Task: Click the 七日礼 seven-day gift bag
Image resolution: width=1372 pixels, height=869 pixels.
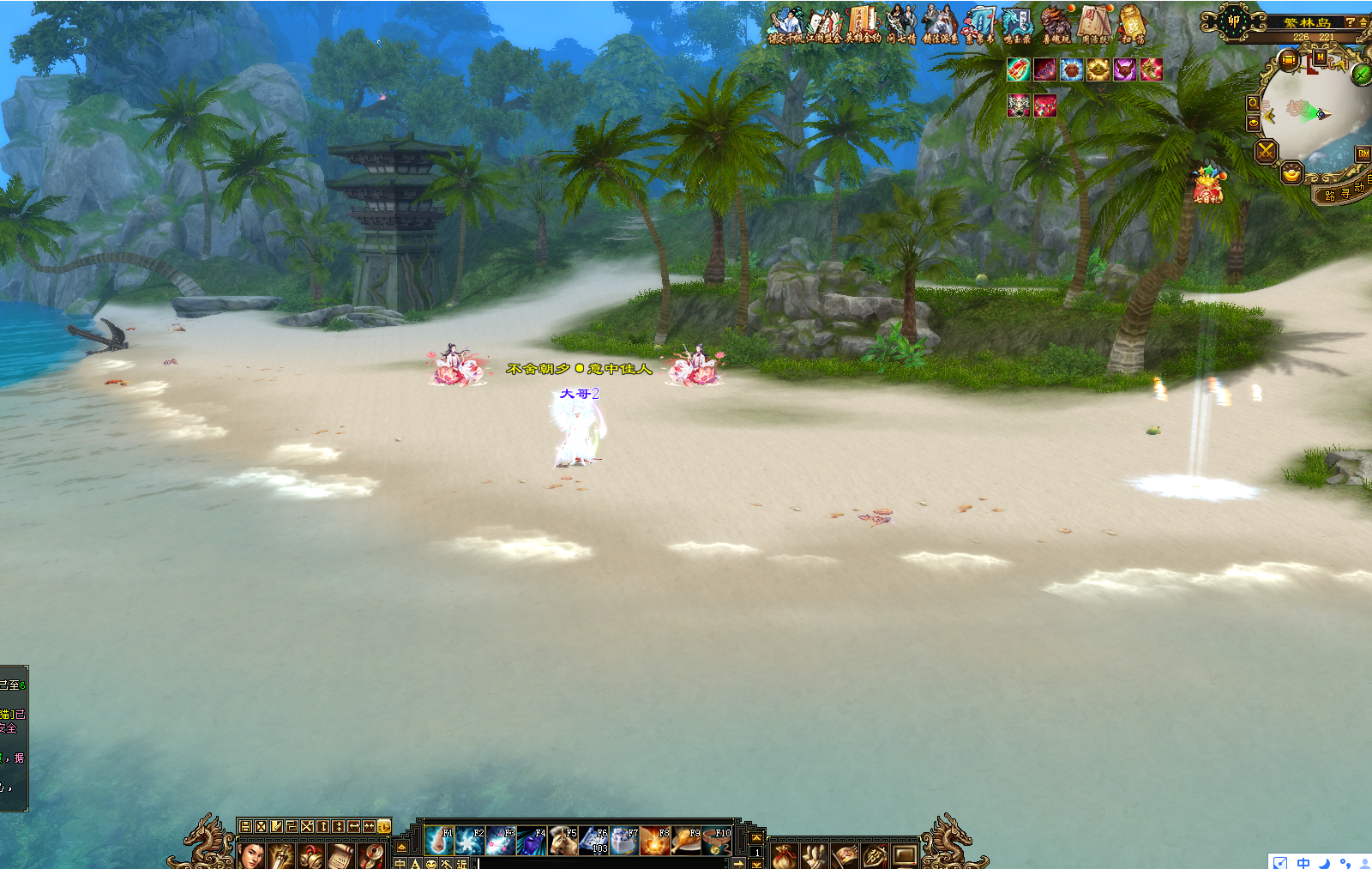Action: [1207, 185]
